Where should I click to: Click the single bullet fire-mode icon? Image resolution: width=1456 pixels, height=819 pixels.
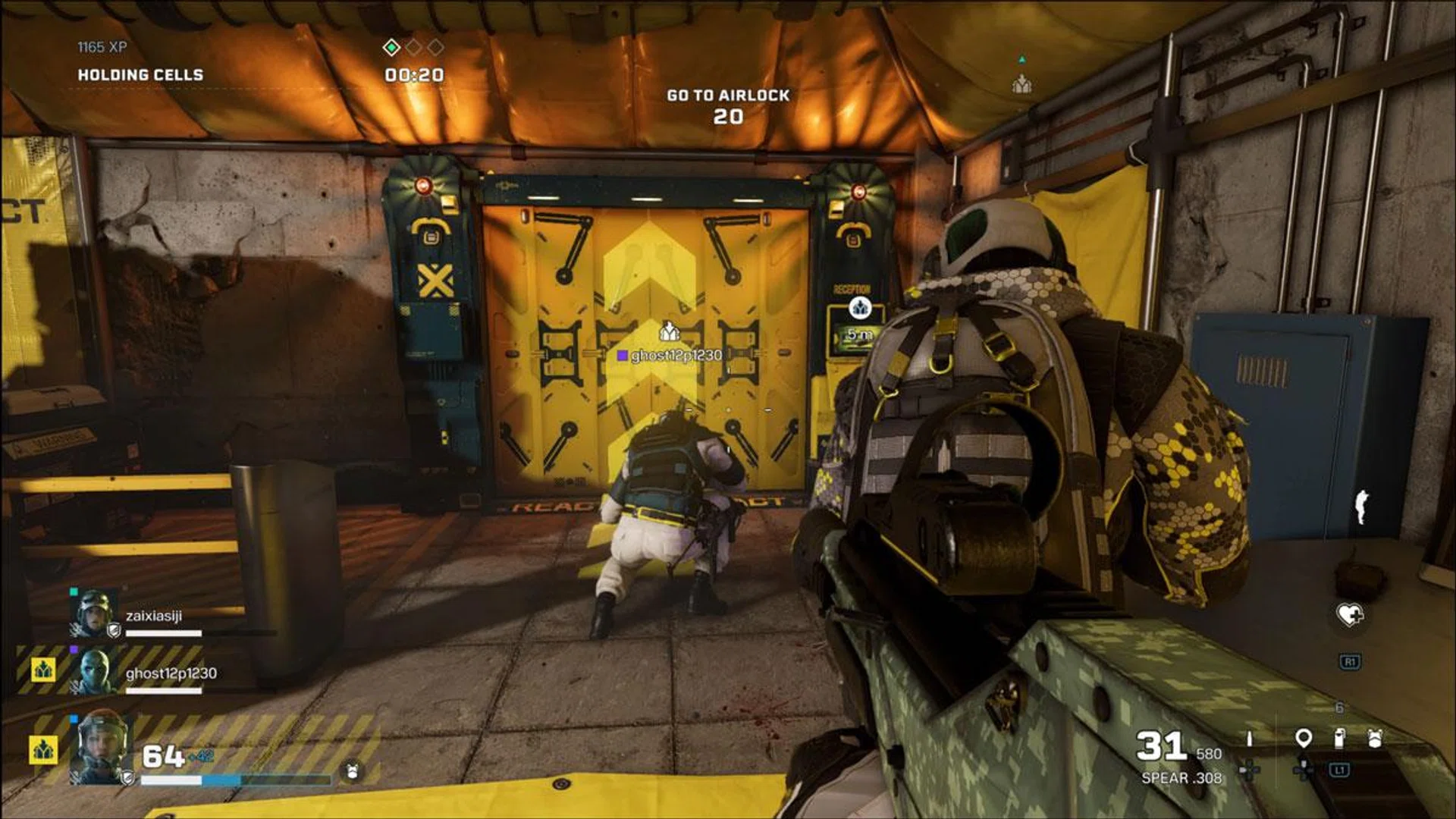click(x=1250, y=738)
